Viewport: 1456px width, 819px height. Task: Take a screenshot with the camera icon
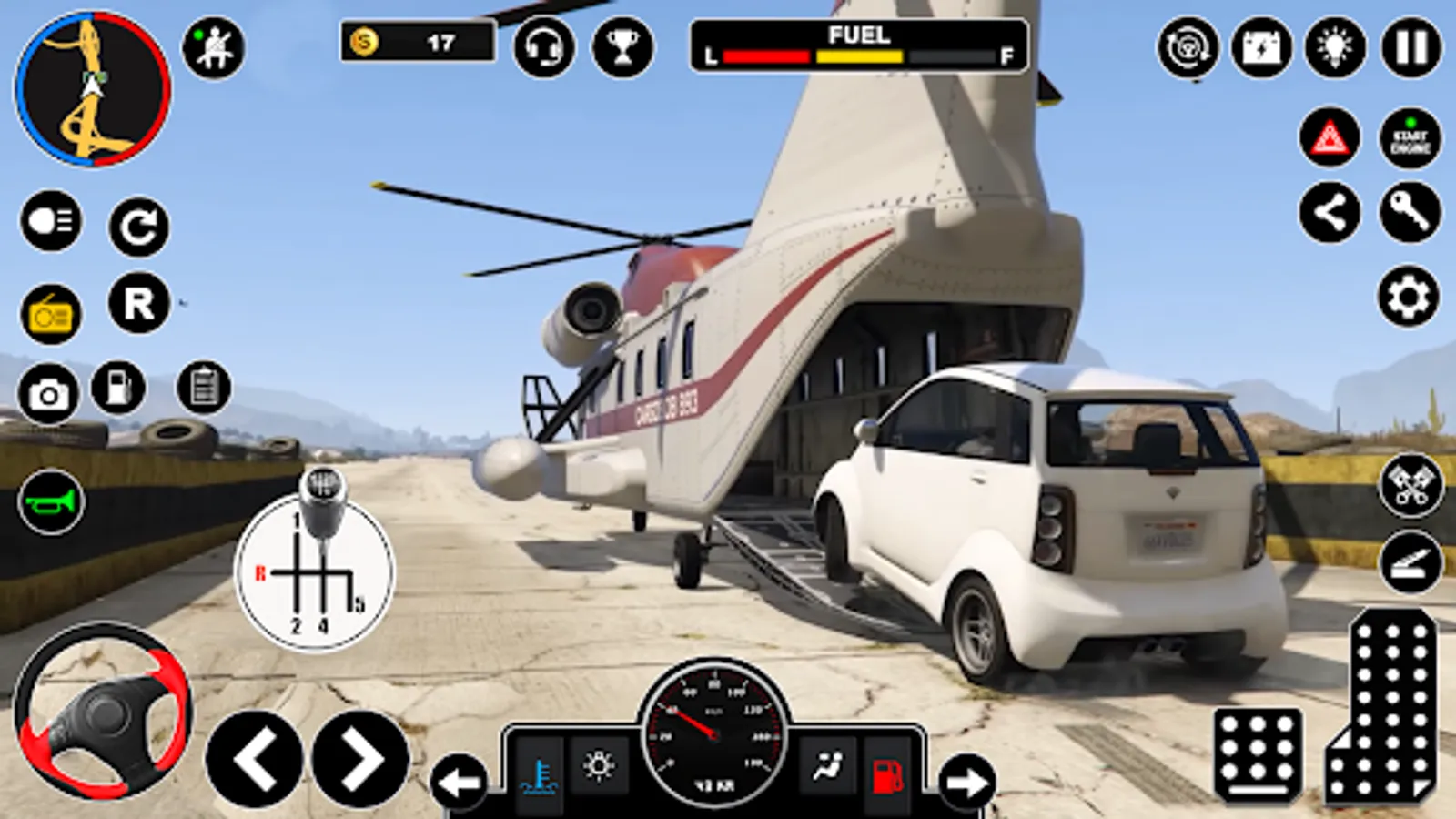click(x=48, y=394)
